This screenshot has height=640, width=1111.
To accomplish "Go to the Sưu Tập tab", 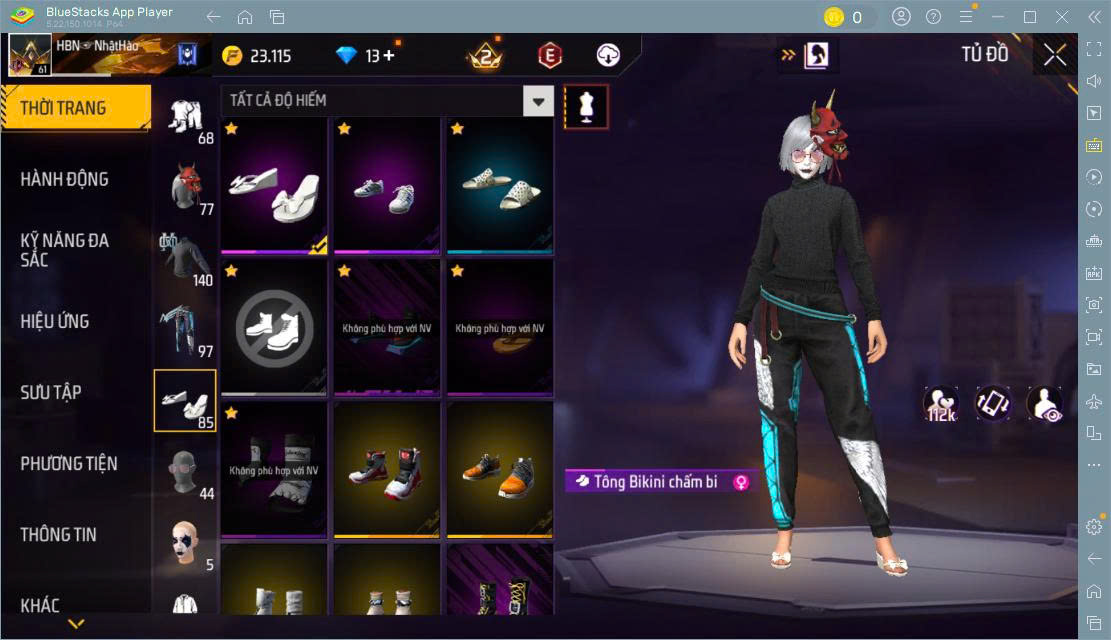I will 51,392.
